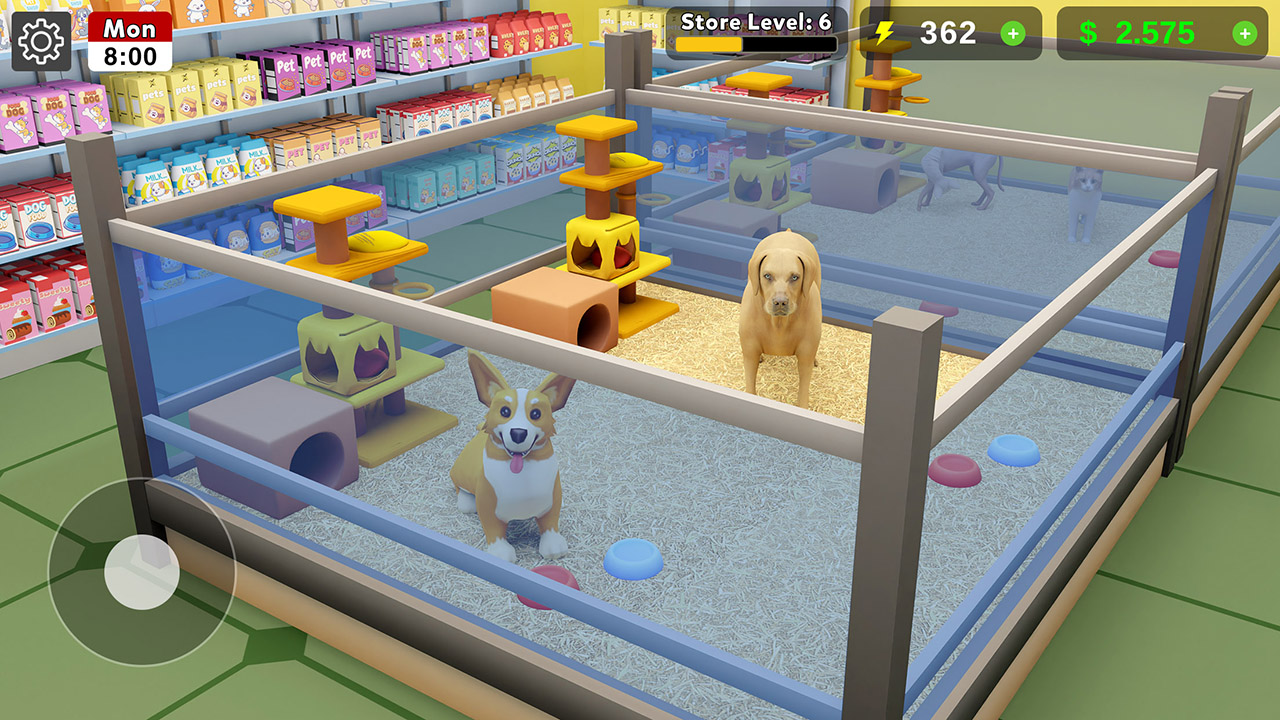Tap the lightning energy icon
This screenshot has height=720, width=1280.
tap(884, 34)
